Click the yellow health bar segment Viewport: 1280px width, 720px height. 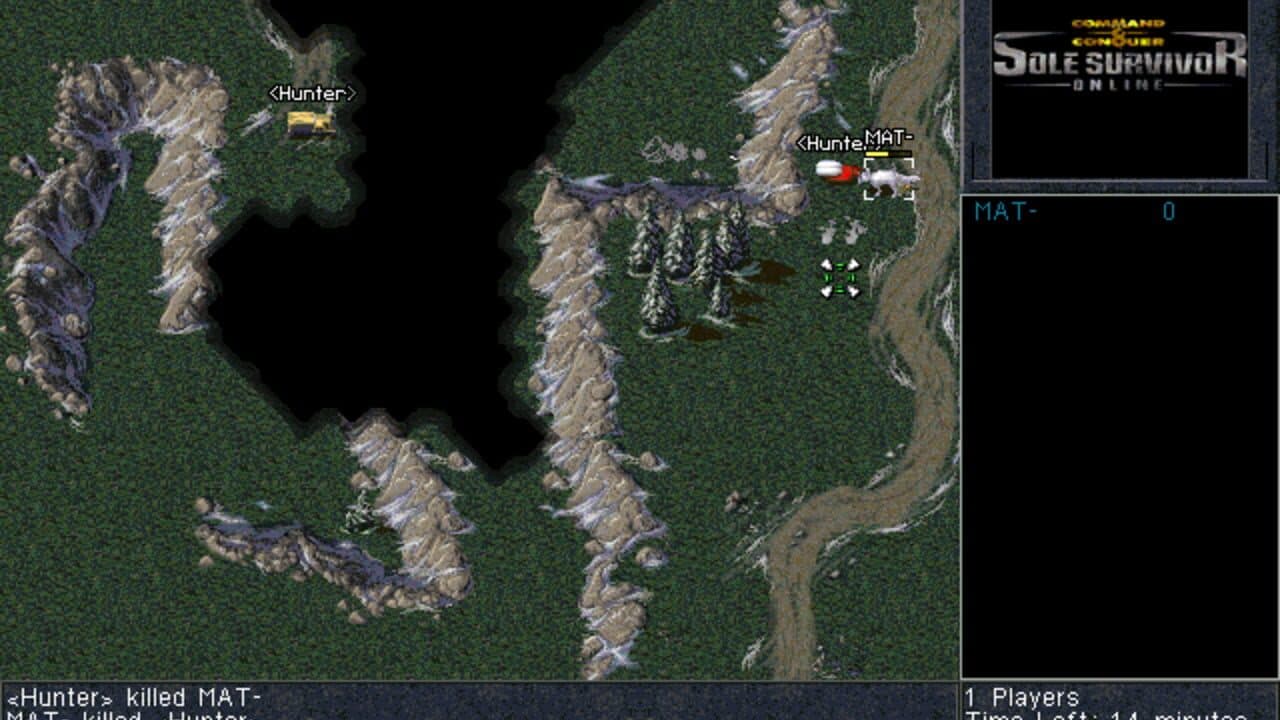875,153
